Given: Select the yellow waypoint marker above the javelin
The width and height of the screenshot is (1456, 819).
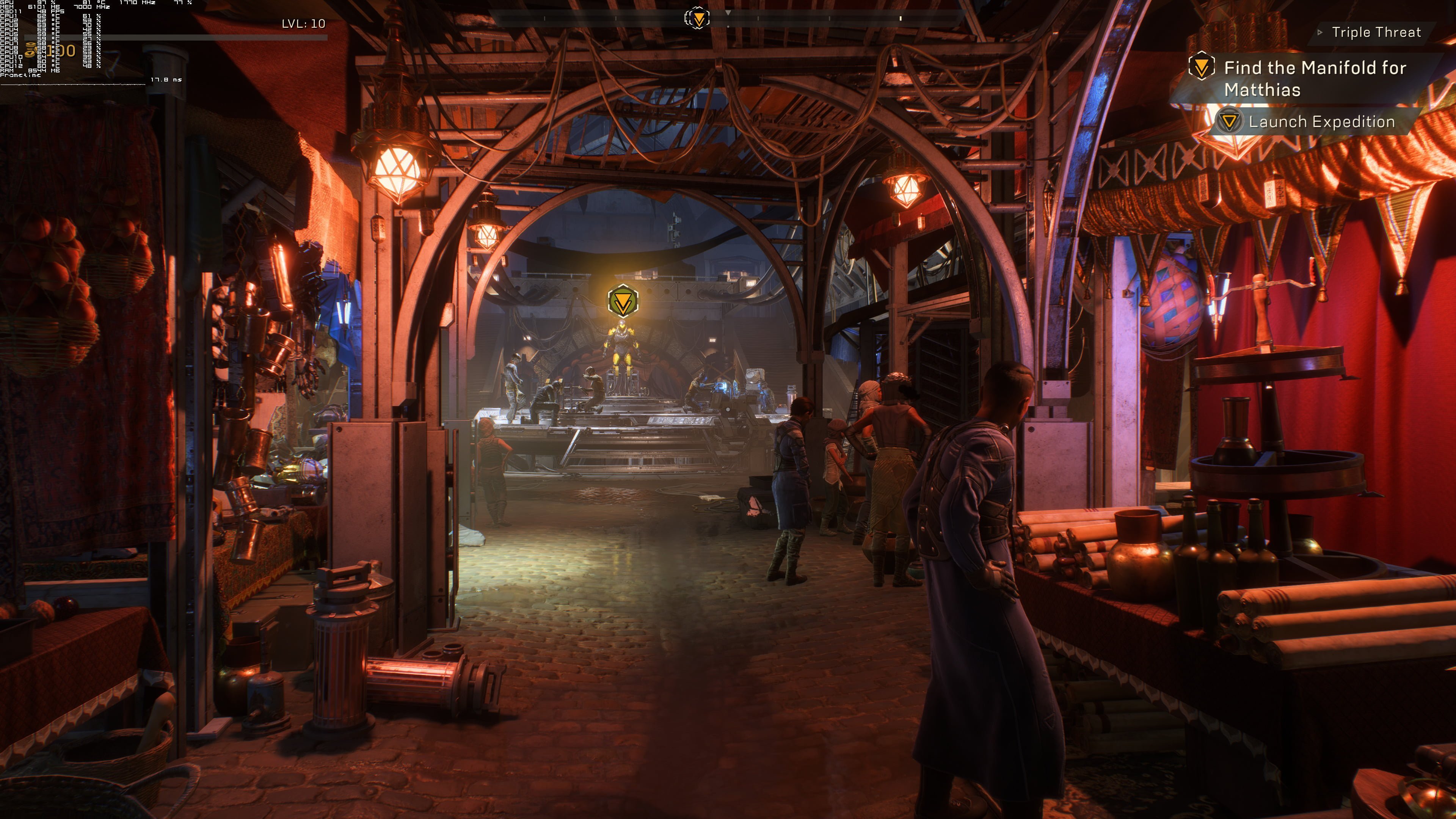Looking at the screenshot, I should point(623,301).
